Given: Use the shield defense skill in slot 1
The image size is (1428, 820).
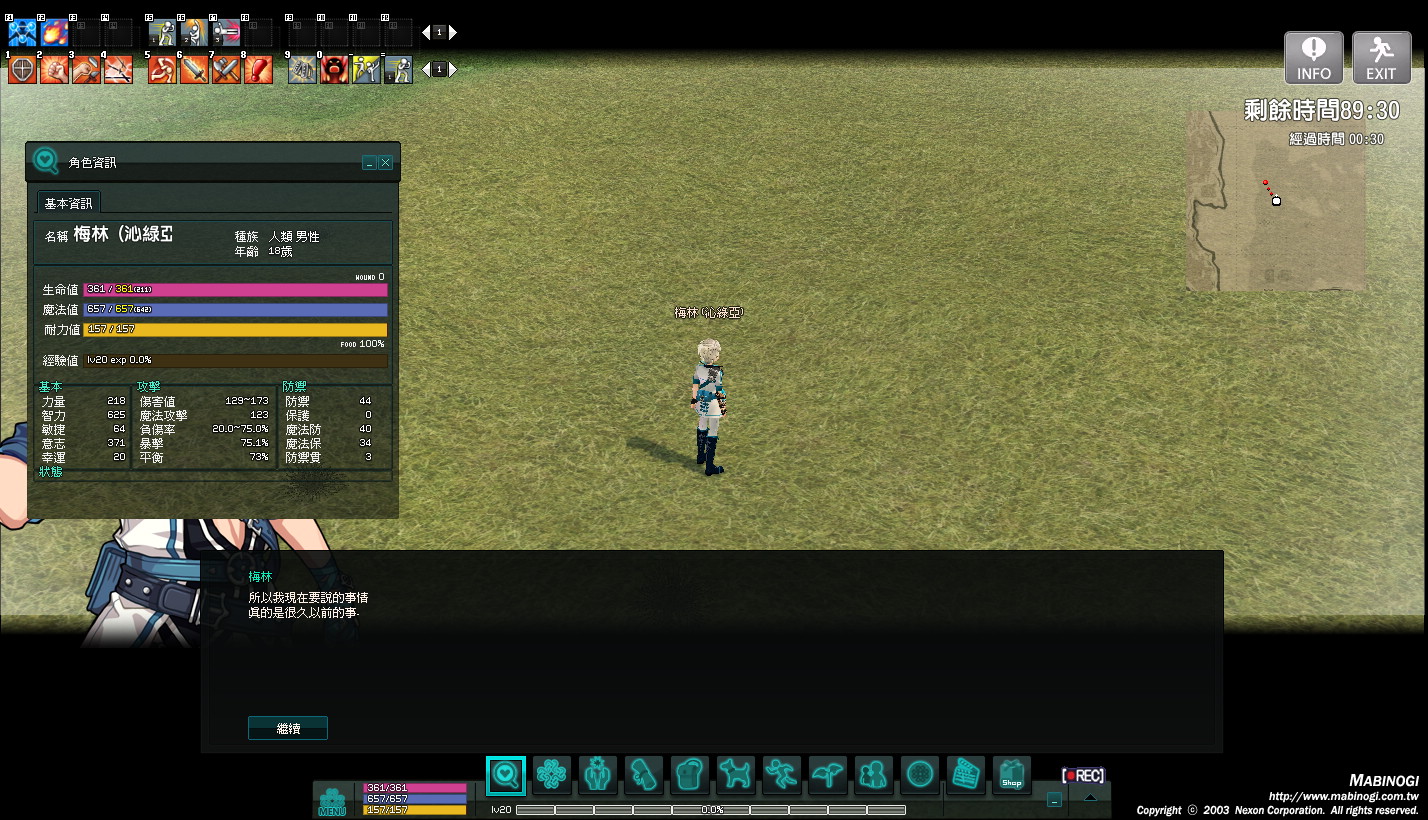Looking at the screenshot, I should point(22,70).
